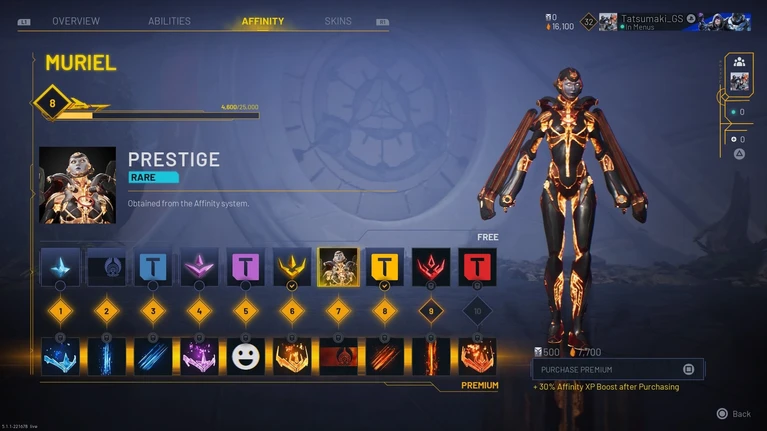Select the Affinity tab

[x=263, y=21]
